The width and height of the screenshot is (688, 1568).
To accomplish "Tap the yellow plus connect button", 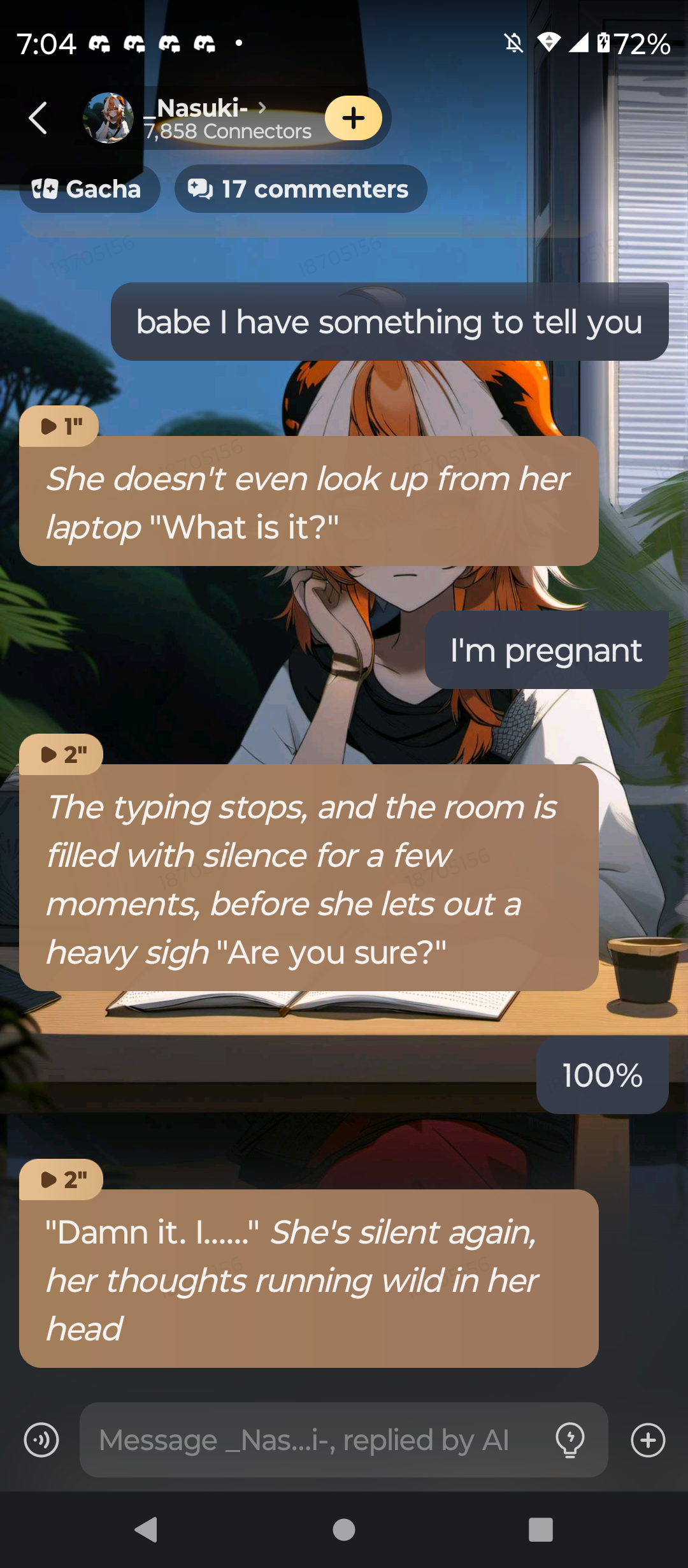I will tap(353, 118).
